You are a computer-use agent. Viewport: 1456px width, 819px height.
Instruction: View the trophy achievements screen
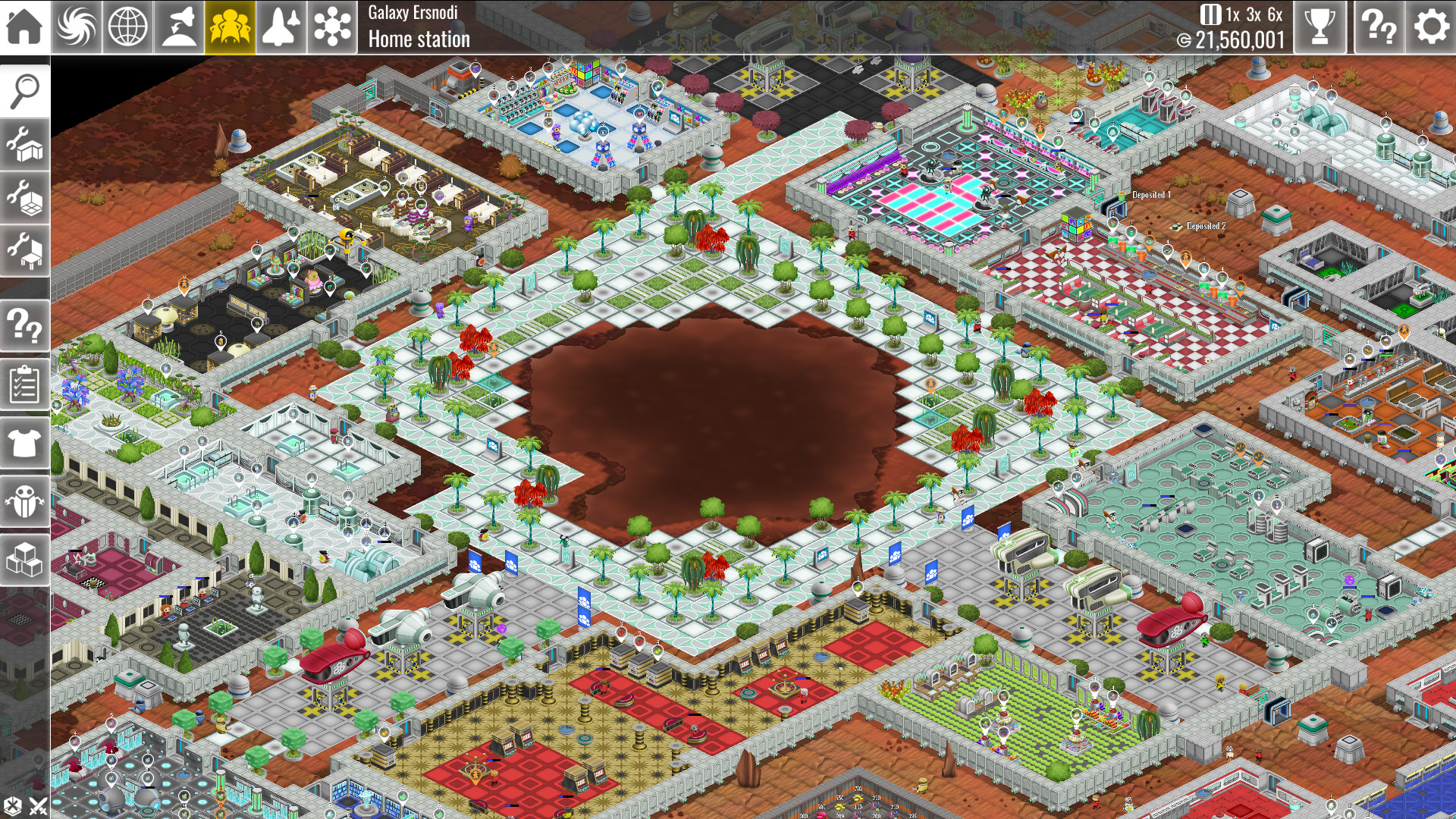[x=1319, y=27]
